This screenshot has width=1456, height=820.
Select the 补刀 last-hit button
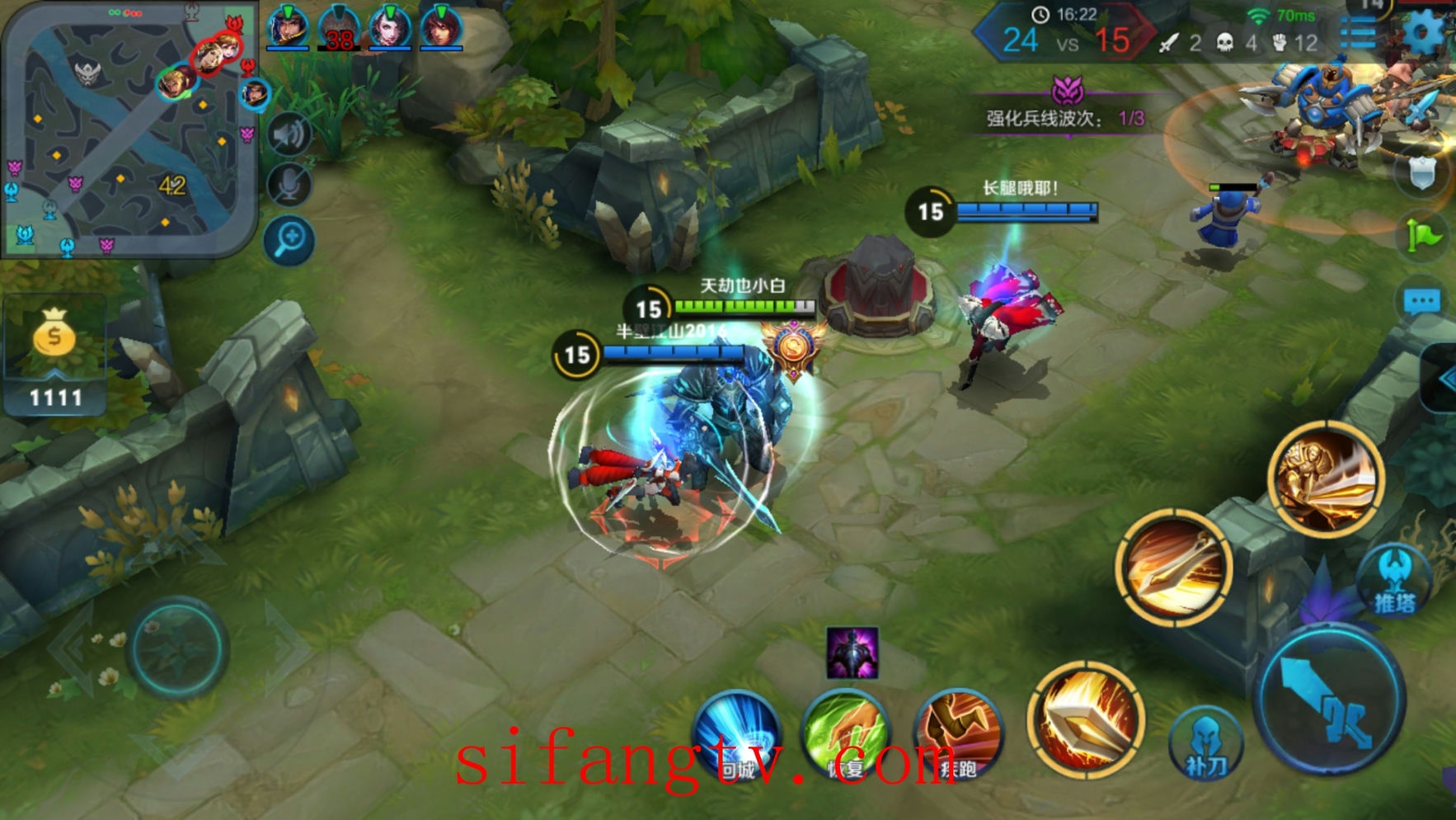(x=1205, y=742)
